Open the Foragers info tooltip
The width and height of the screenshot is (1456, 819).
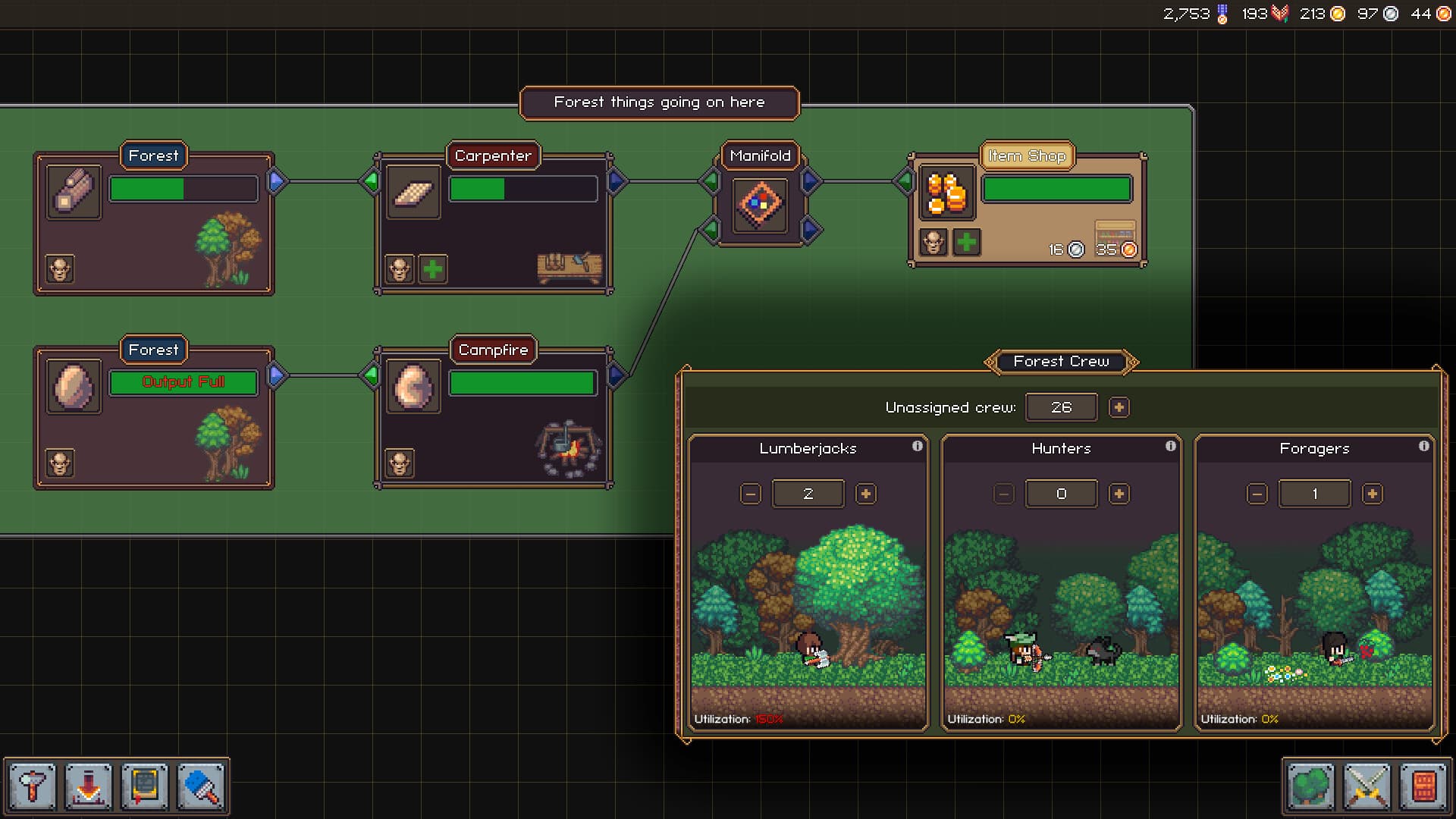(1424, 447)
